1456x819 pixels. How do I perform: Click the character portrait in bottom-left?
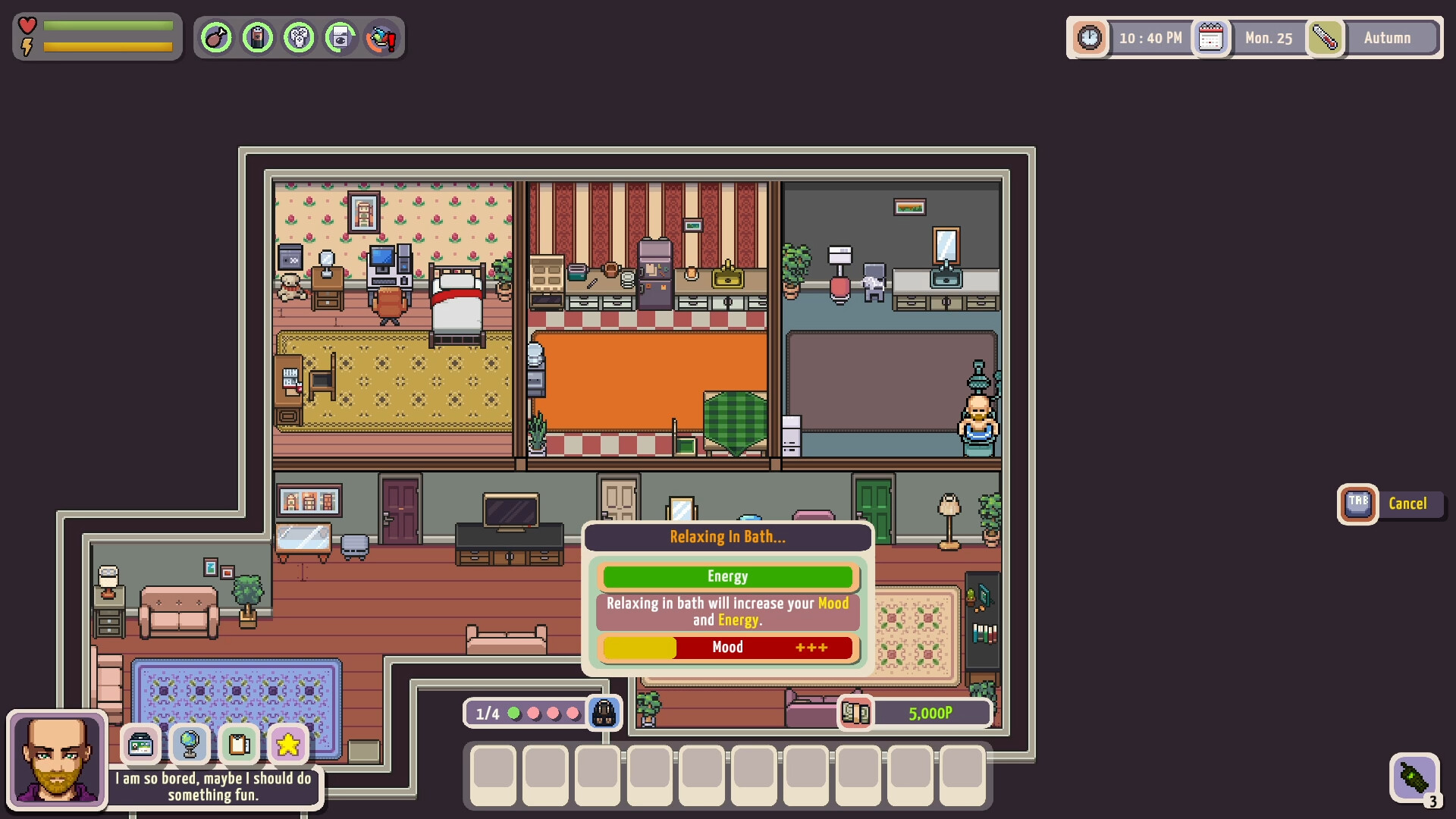tap(55, 758)
